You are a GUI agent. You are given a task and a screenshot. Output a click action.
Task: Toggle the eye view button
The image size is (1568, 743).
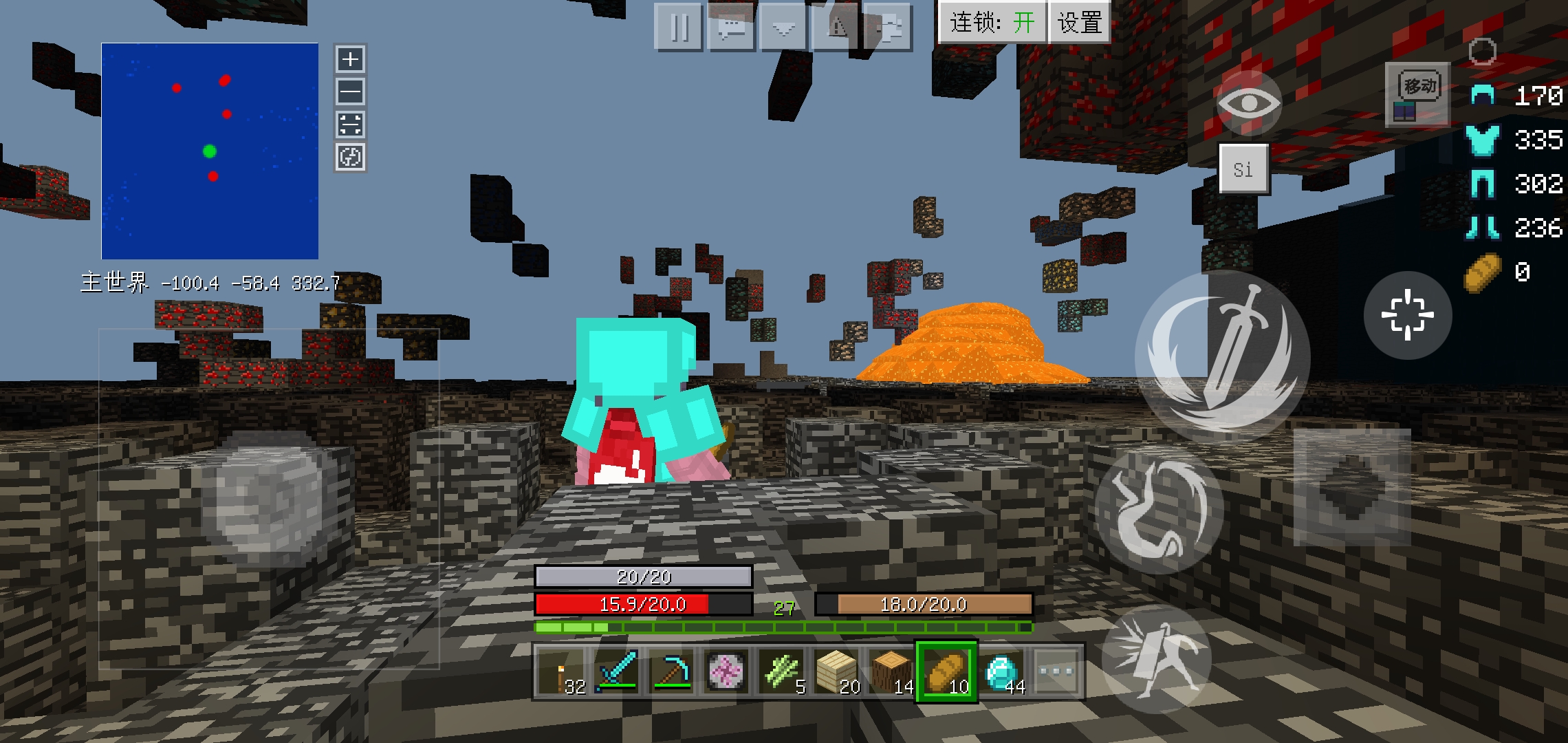click(1248, 104)
